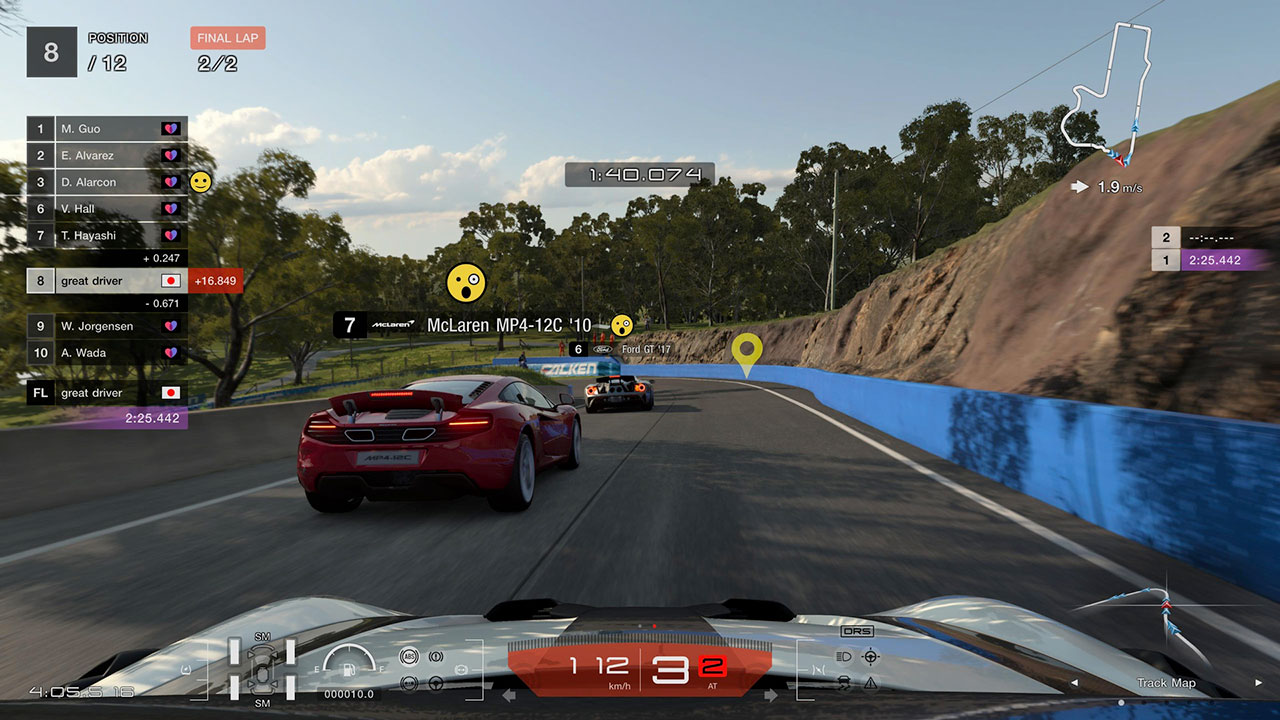The image size is (1280, 720).
Task: Go to the previous display using Track Map's left arrow
Action: point(1075,683)
